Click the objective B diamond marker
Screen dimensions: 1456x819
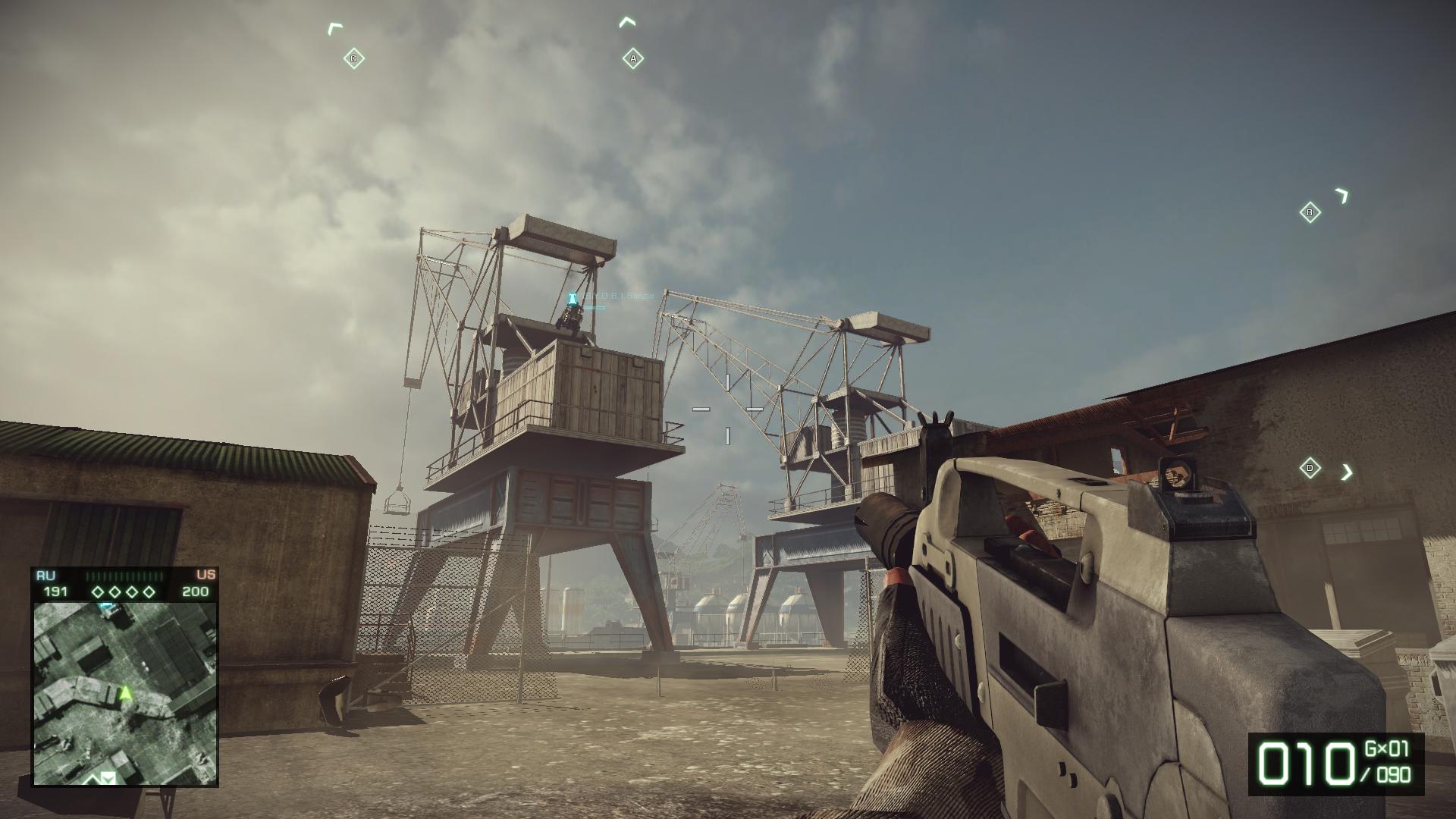1310,212
